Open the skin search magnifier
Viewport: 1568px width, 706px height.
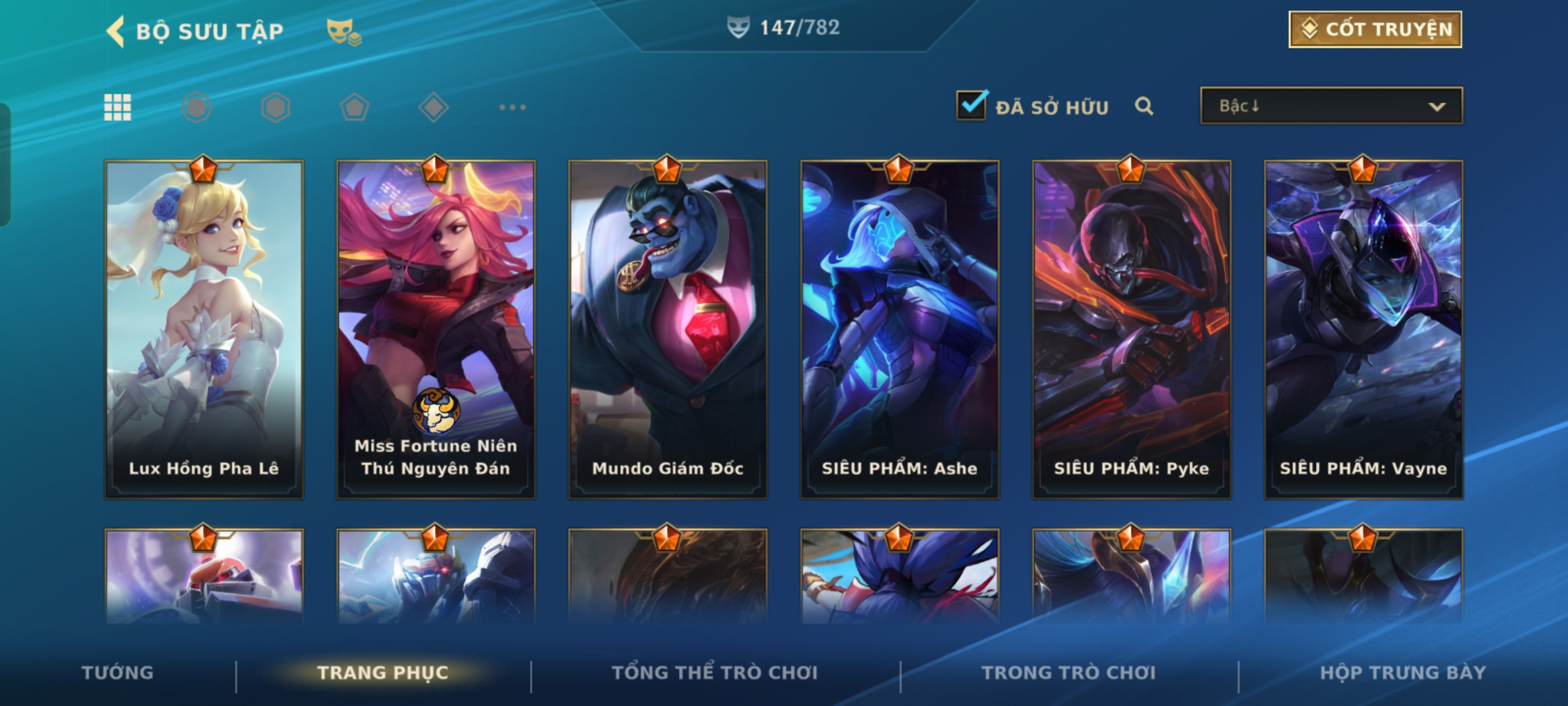coord(1143,106)
